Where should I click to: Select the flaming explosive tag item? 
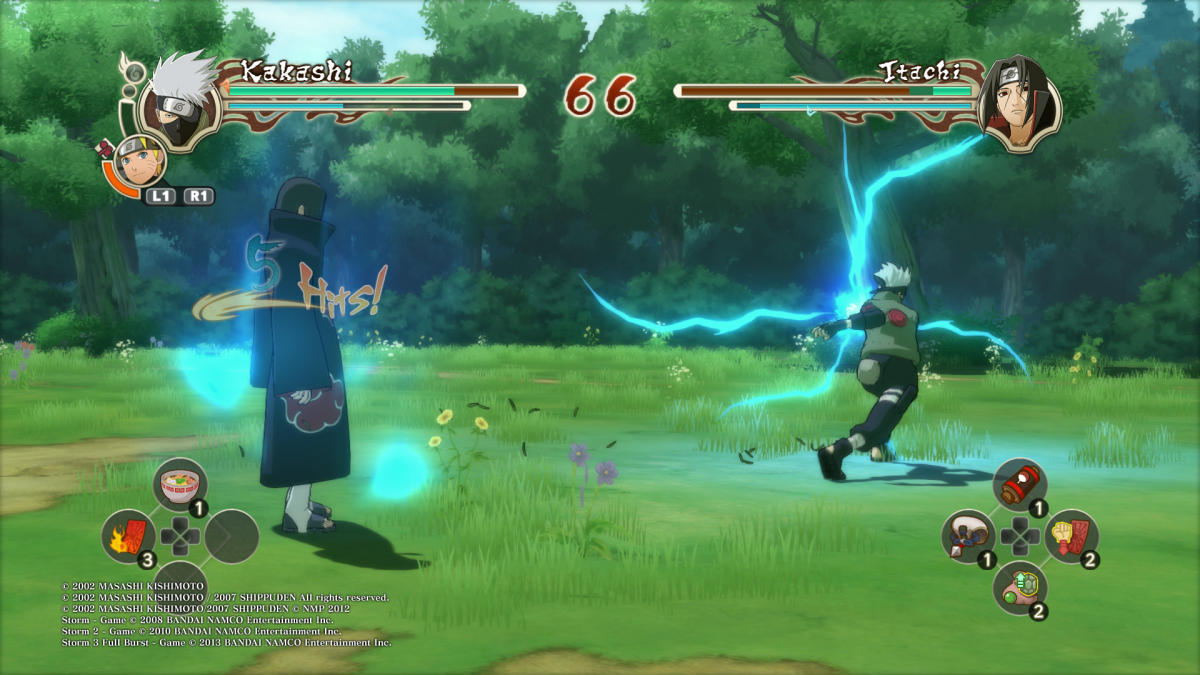[x=129, y=536]
